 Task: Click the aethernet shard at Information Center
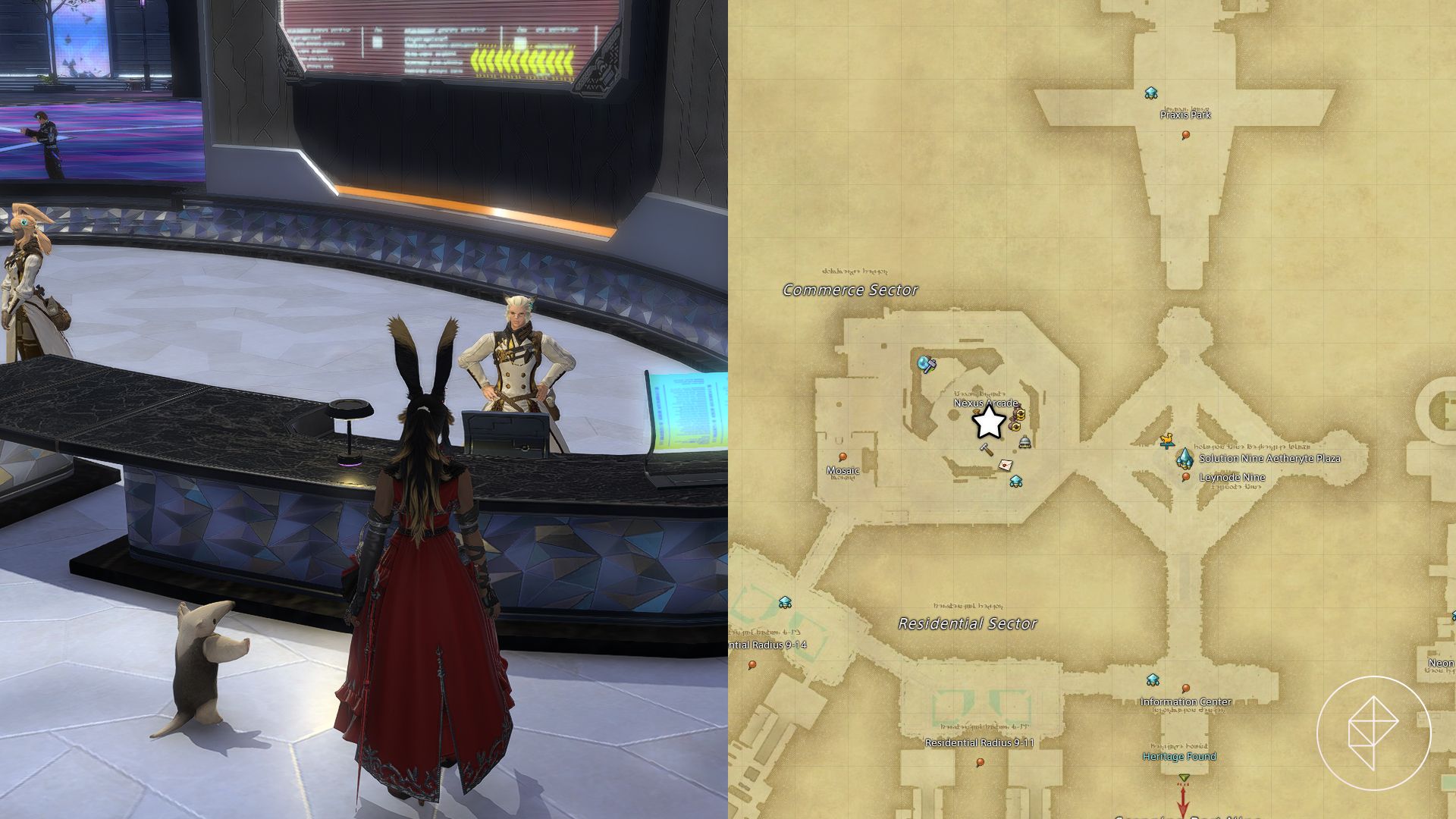[1152, 680]
